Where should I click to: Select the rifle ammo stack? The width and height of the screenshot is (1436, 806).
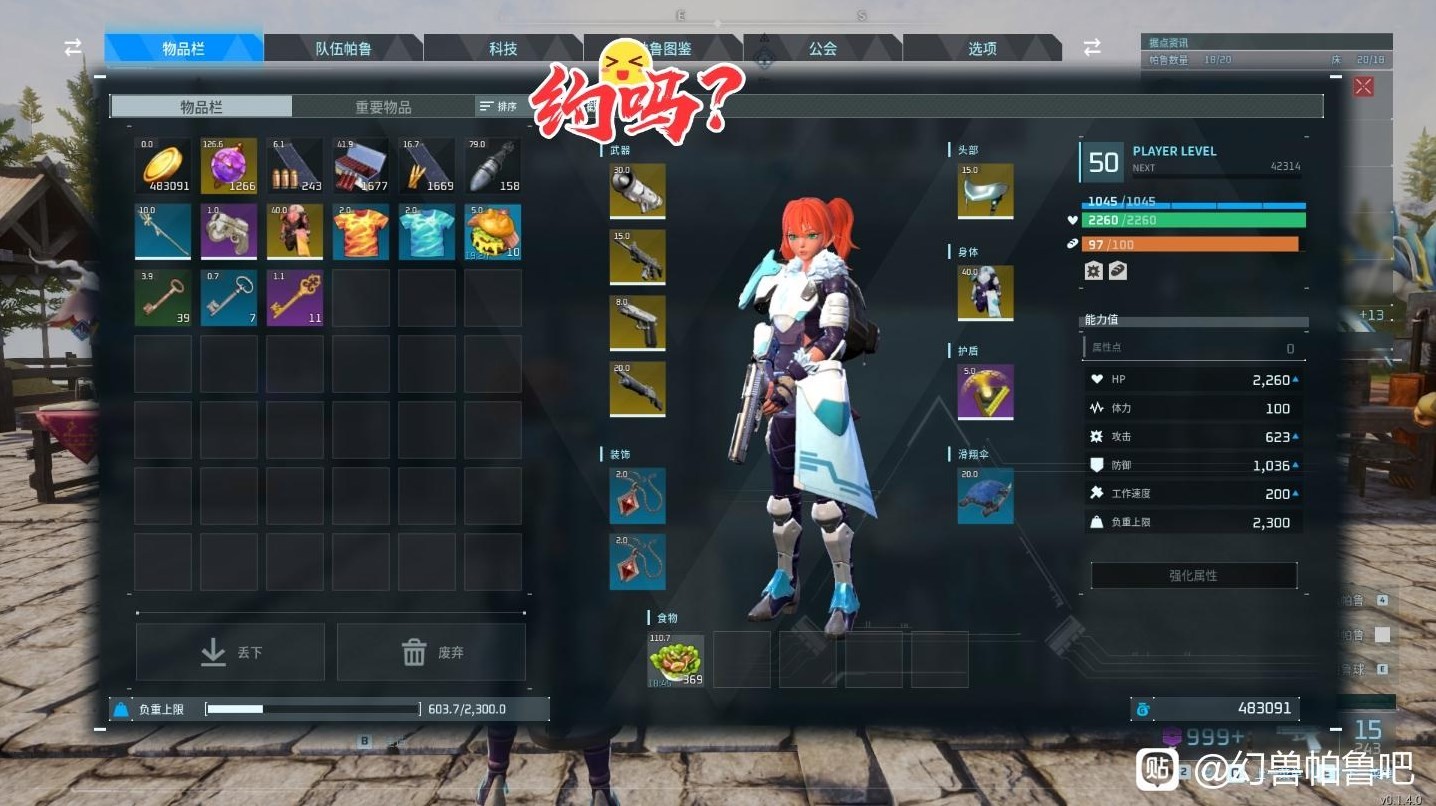294,165
